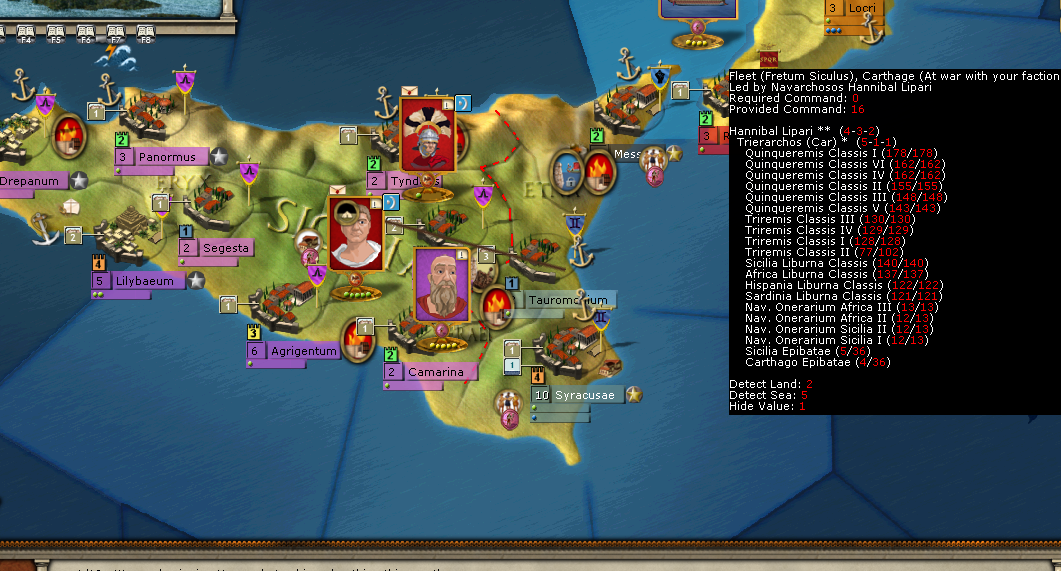The image size is (1061, 571).
Task: Select the helmeted Roman general's army portrait
Action: coord(428,135)
